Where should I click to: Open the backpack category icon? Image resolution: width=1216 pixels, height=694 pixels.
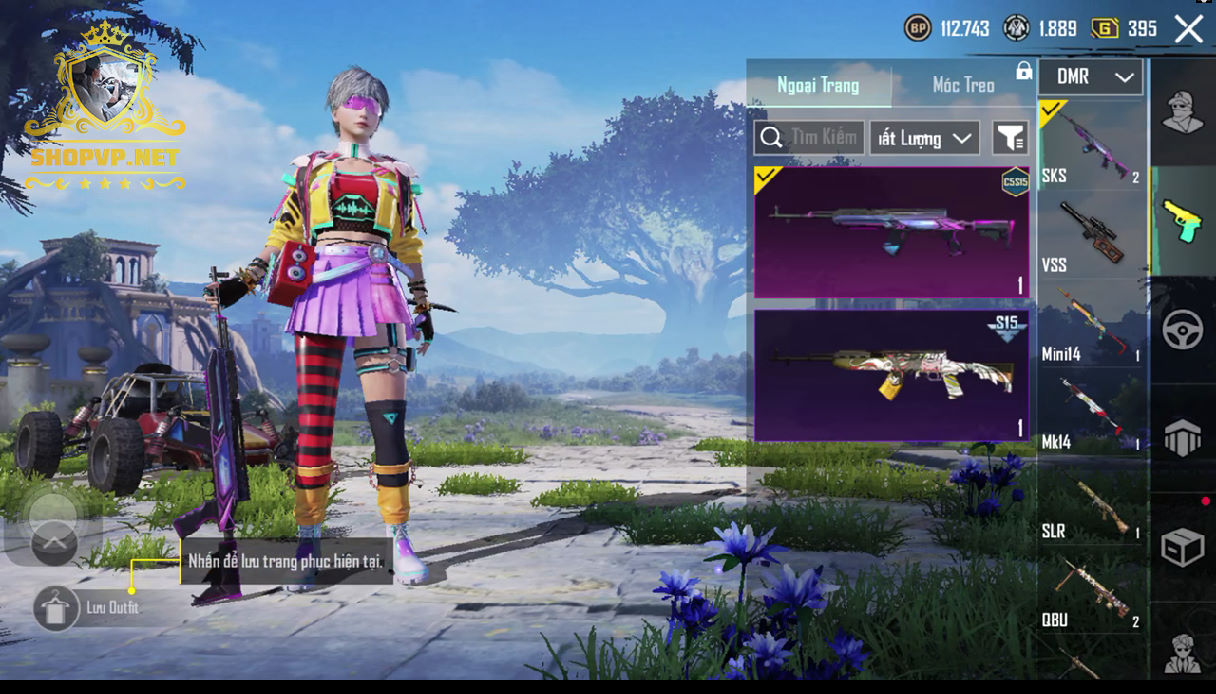(1182, 438)
